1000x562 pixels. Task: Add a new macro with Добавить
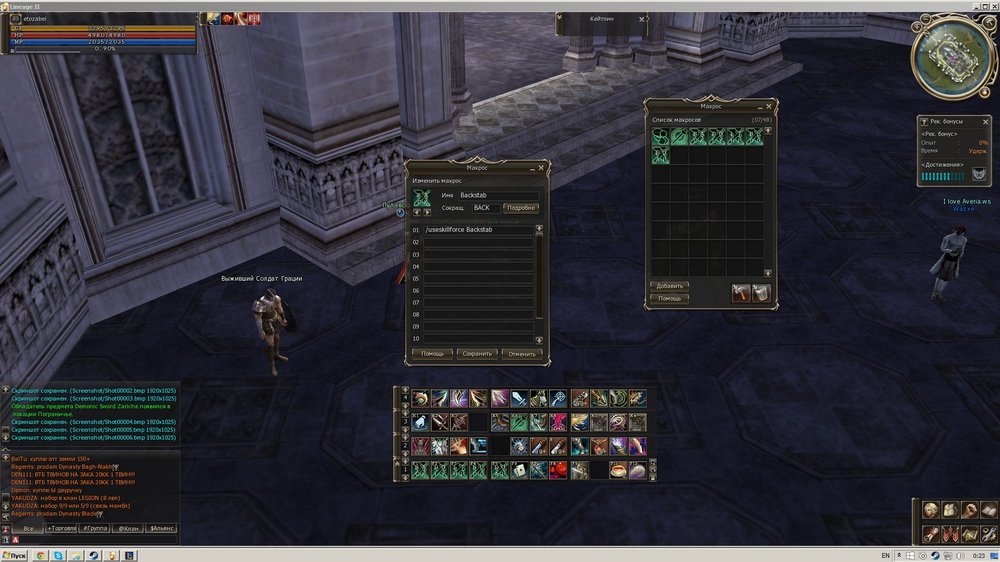(669, 286)
